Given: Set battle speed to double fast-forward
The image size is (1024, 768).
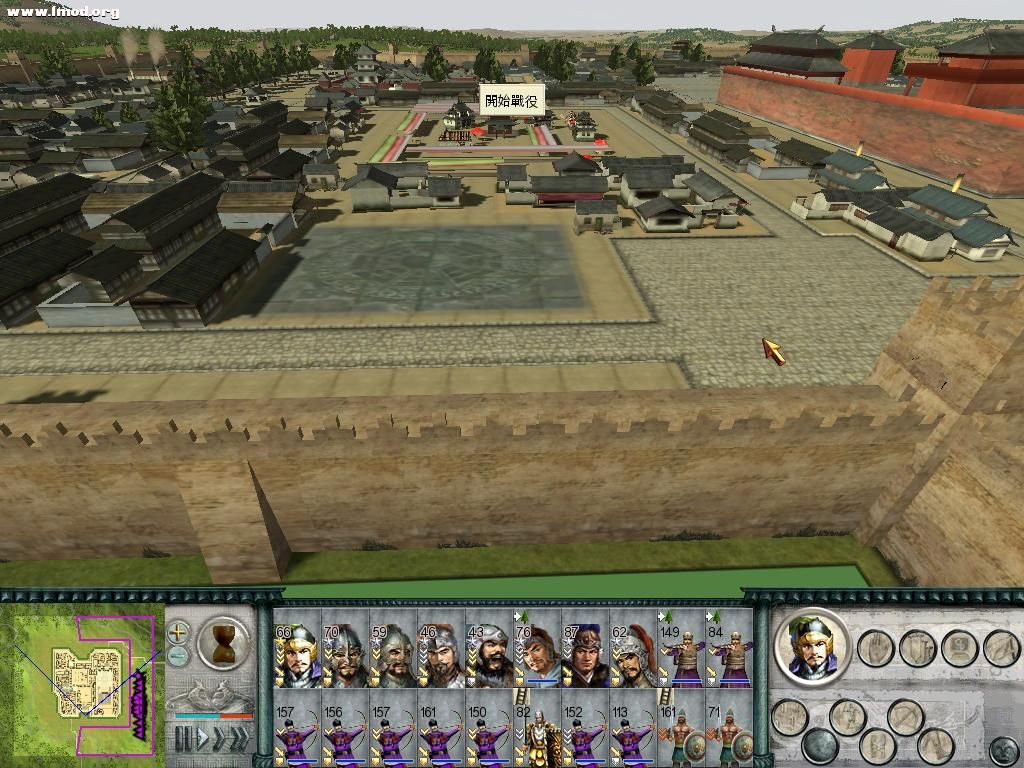Looking at the screenshot, I should pos(221,739).
